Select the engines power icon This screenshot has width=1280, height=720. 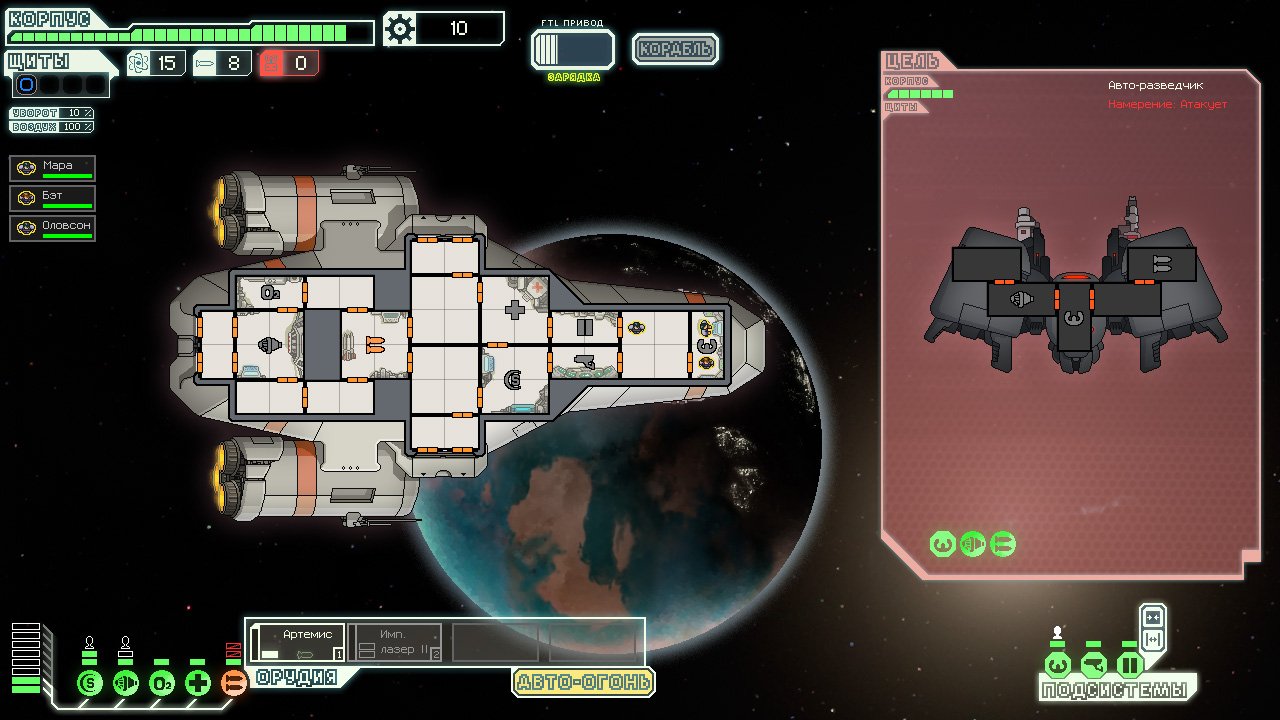point(125,683)
